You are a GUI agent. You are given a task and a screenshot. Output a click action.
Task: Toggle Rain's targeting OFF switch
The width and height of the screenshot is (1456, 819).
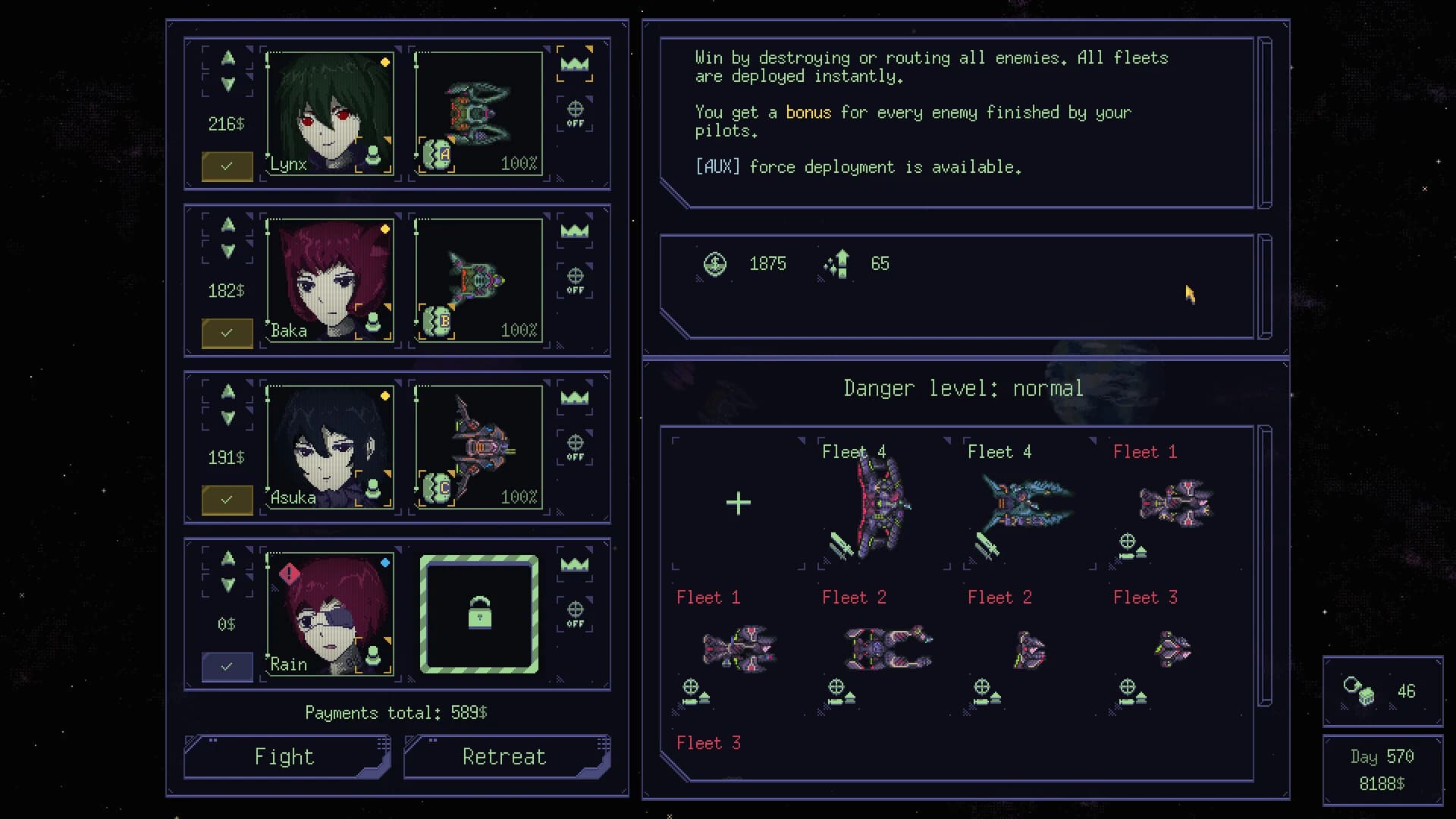pyautogui.click(x=575, y=611)
